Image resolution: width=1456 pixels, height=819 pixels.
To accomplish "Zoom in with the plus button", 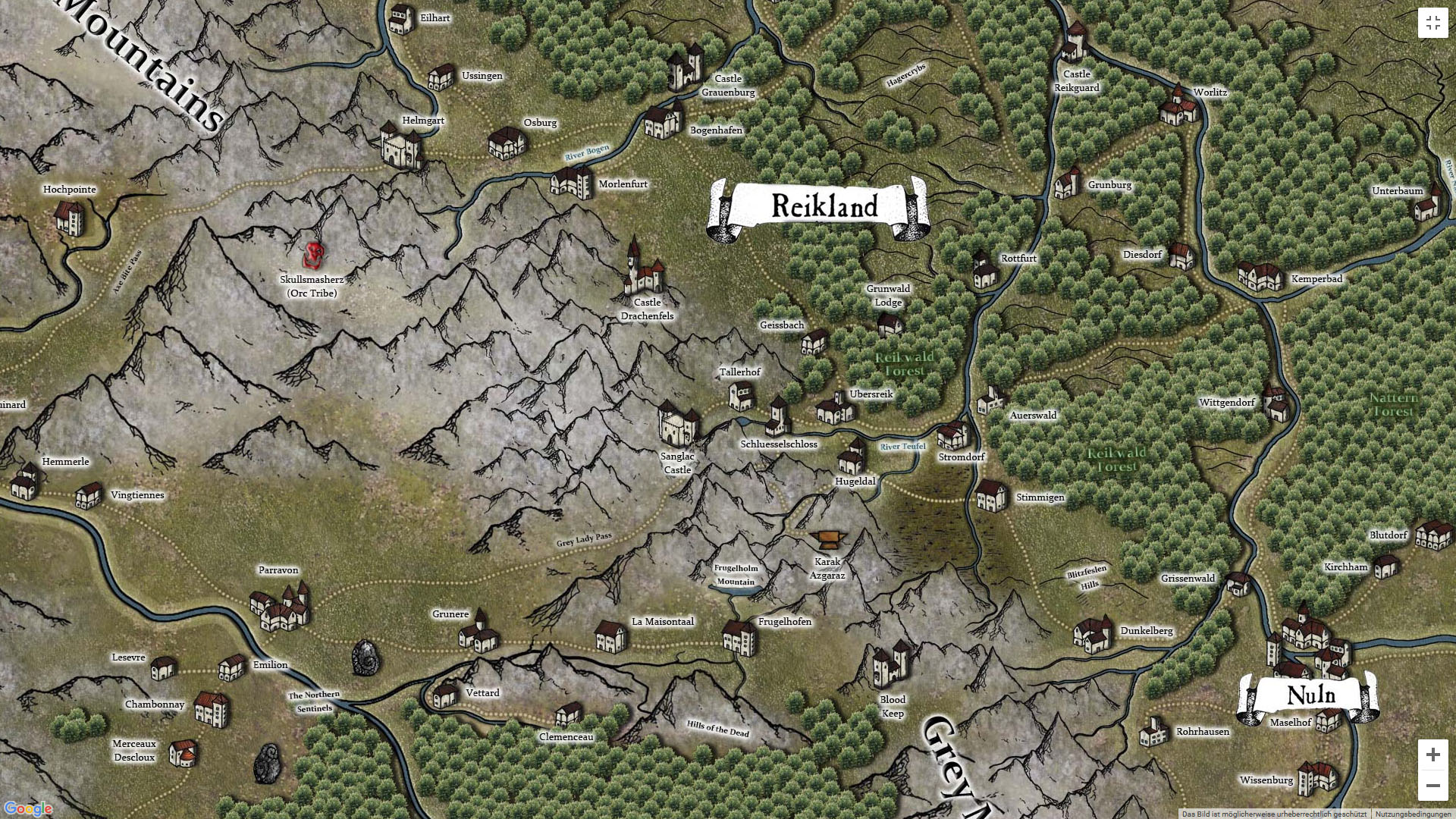I will click(1432, 755).
